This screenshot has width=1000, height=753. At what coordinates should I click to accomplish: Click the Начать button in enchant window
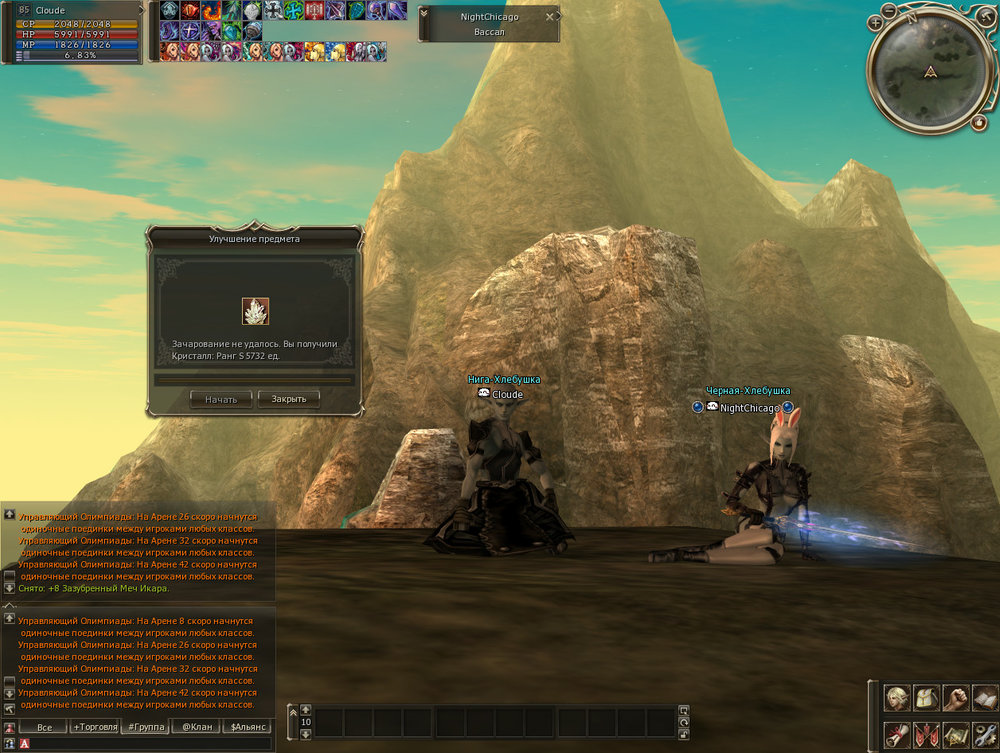[221, 399]
